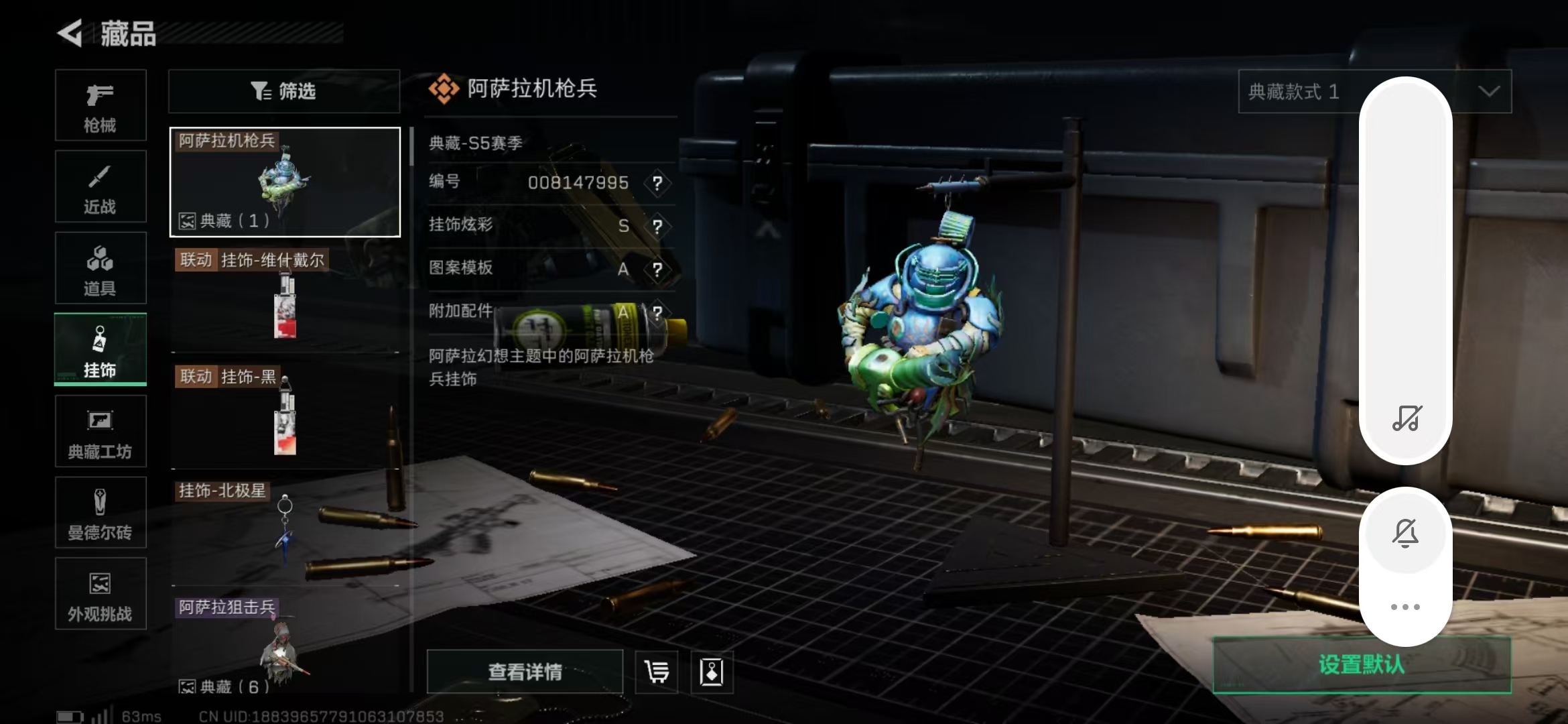This screenshot has height=724, width=1568.
Task: Open the three-dot more options menu
Action: pos(1406,607)
